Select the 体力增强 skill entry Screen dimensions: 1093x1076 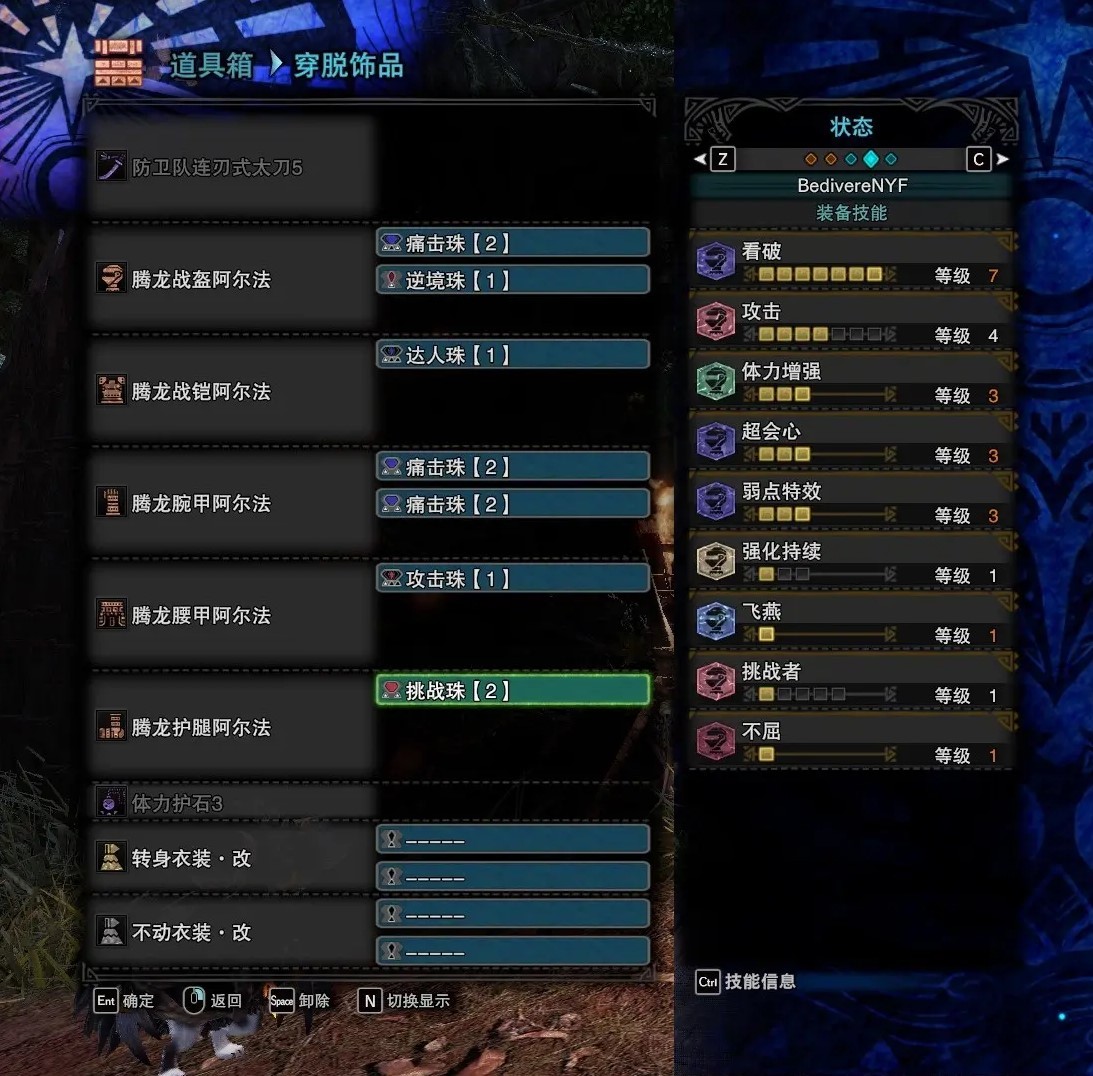click(x=852, y=382)
